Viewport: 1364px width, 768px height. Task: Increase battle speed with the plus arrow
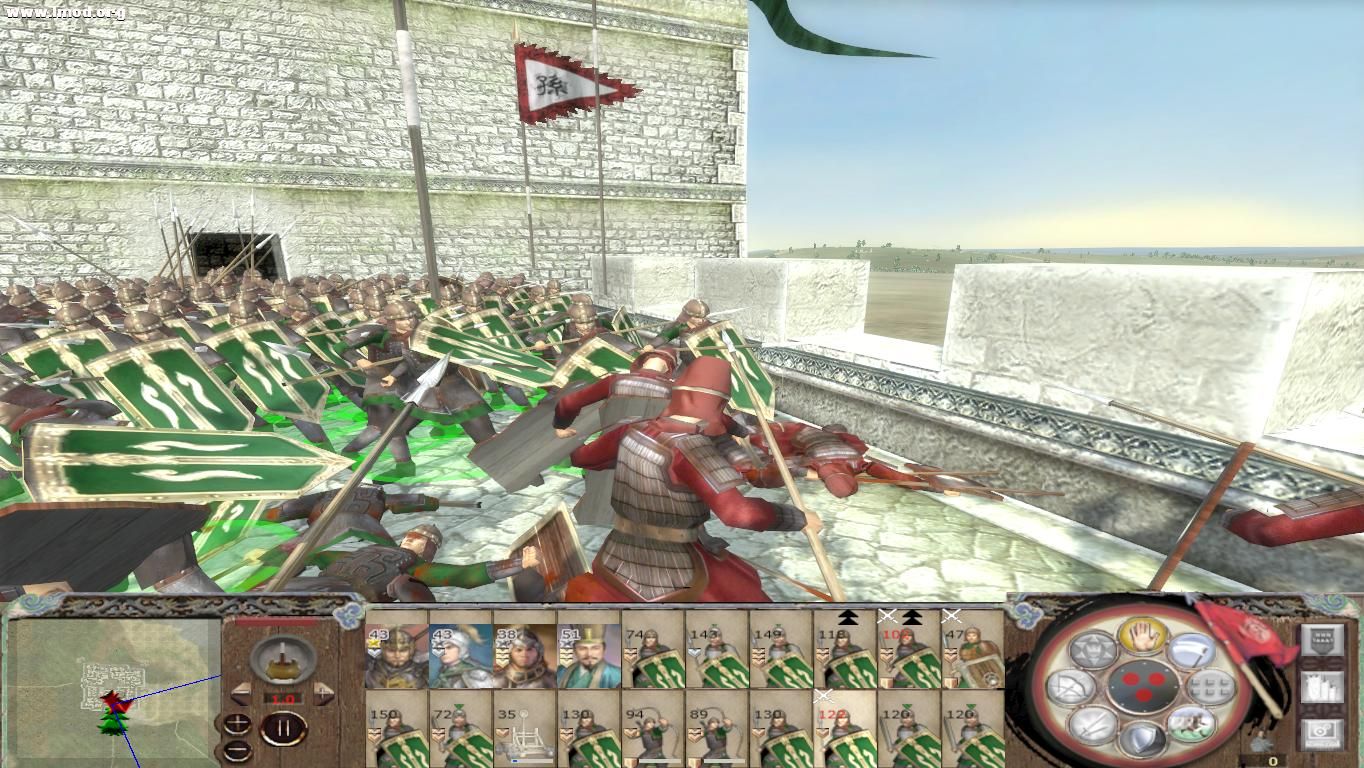[322, 694]
